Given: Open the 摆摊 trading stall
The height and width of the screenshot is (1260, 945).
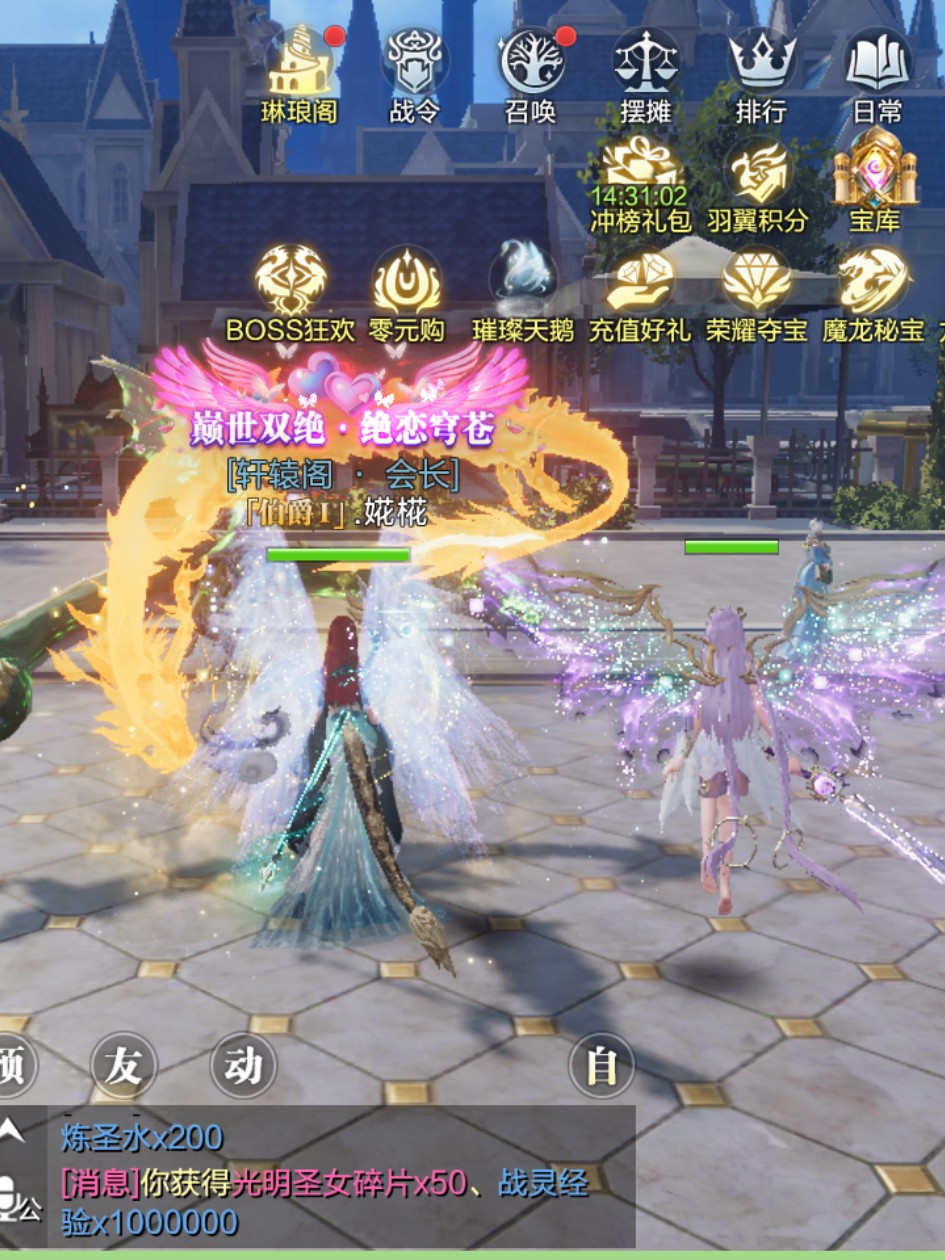Looking at the screenshot, I should [x=646, y=64].
